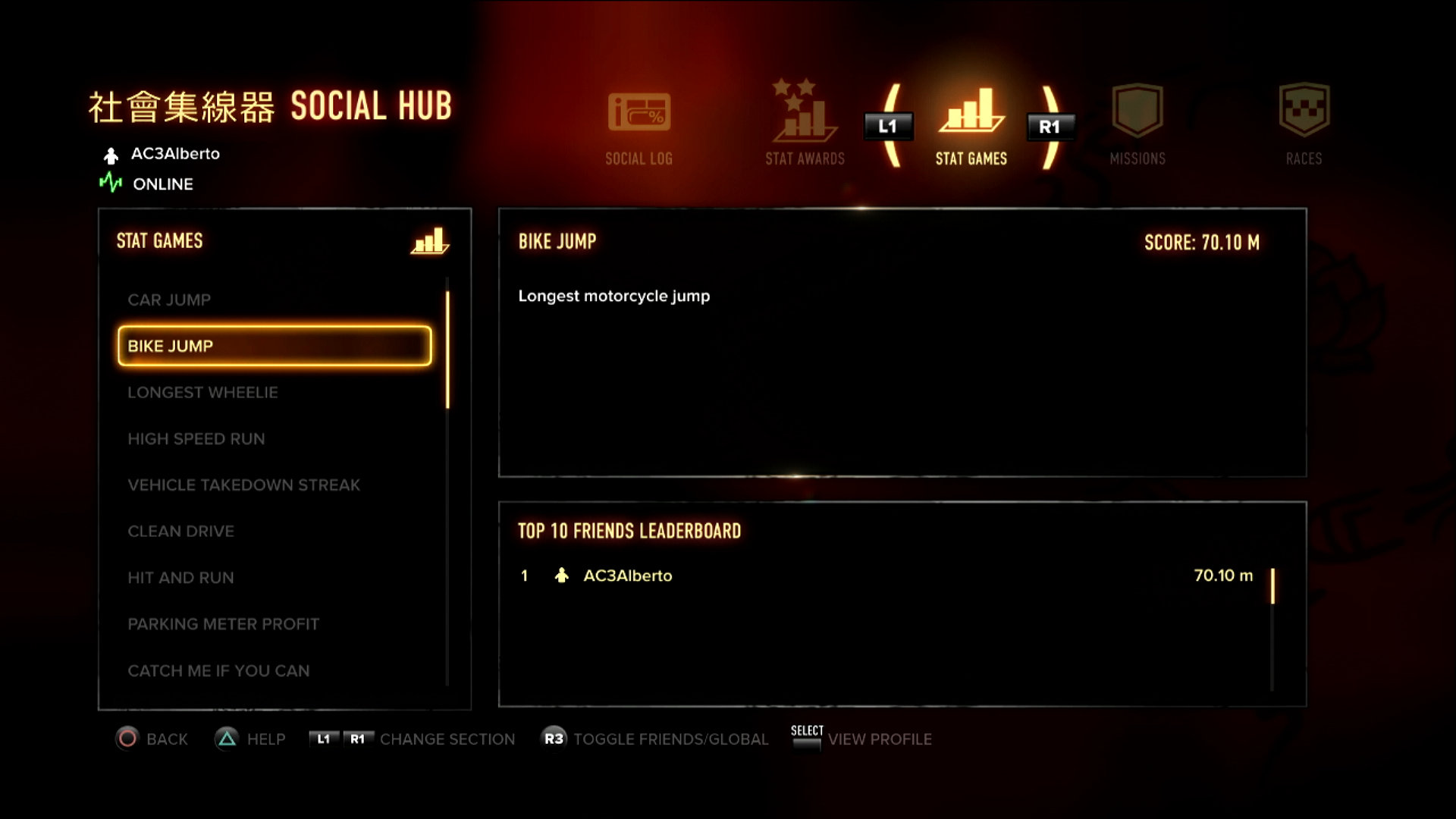Select Parking Meter Profit
Image resolution: width=1456 pixels, height=819 pixels.
(x=223, y=624)
